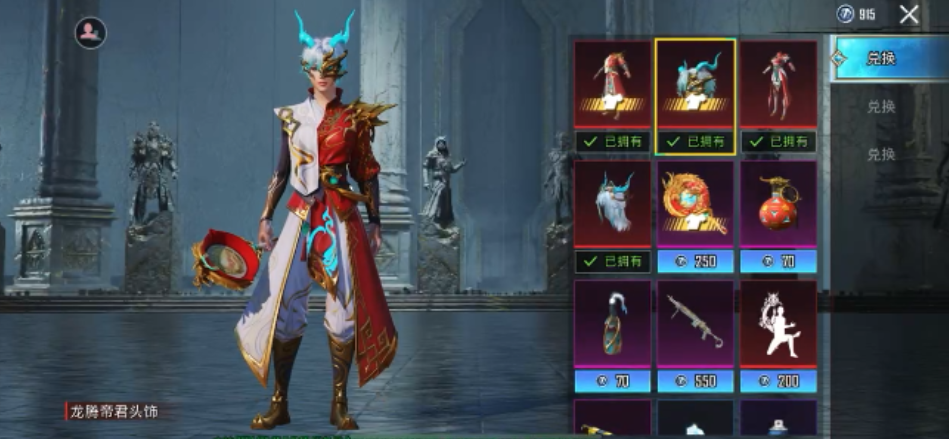
Task: Choose the teal bottle item priced 70
Action: 613,325
